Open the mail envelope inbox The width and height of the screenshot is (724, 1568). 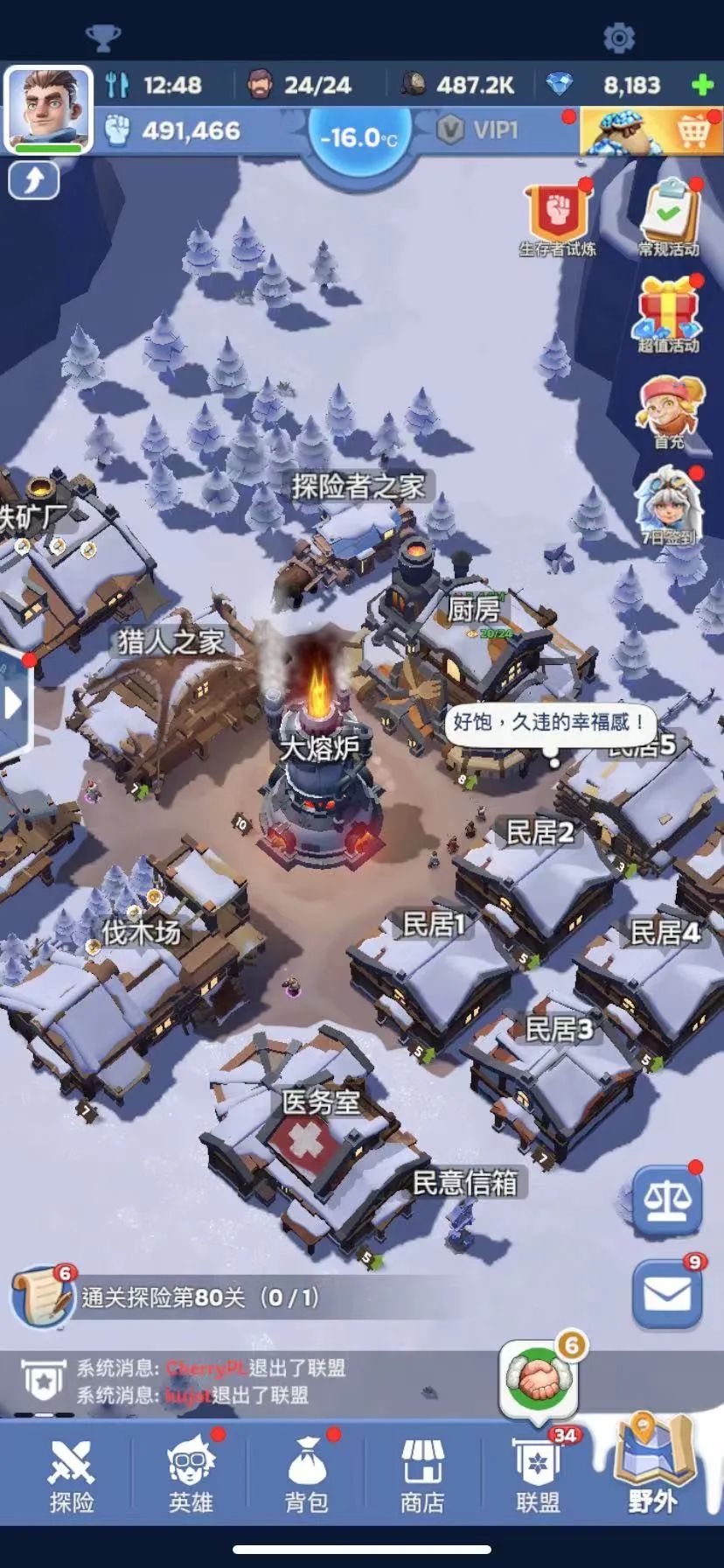click(x=667, y=1295)
